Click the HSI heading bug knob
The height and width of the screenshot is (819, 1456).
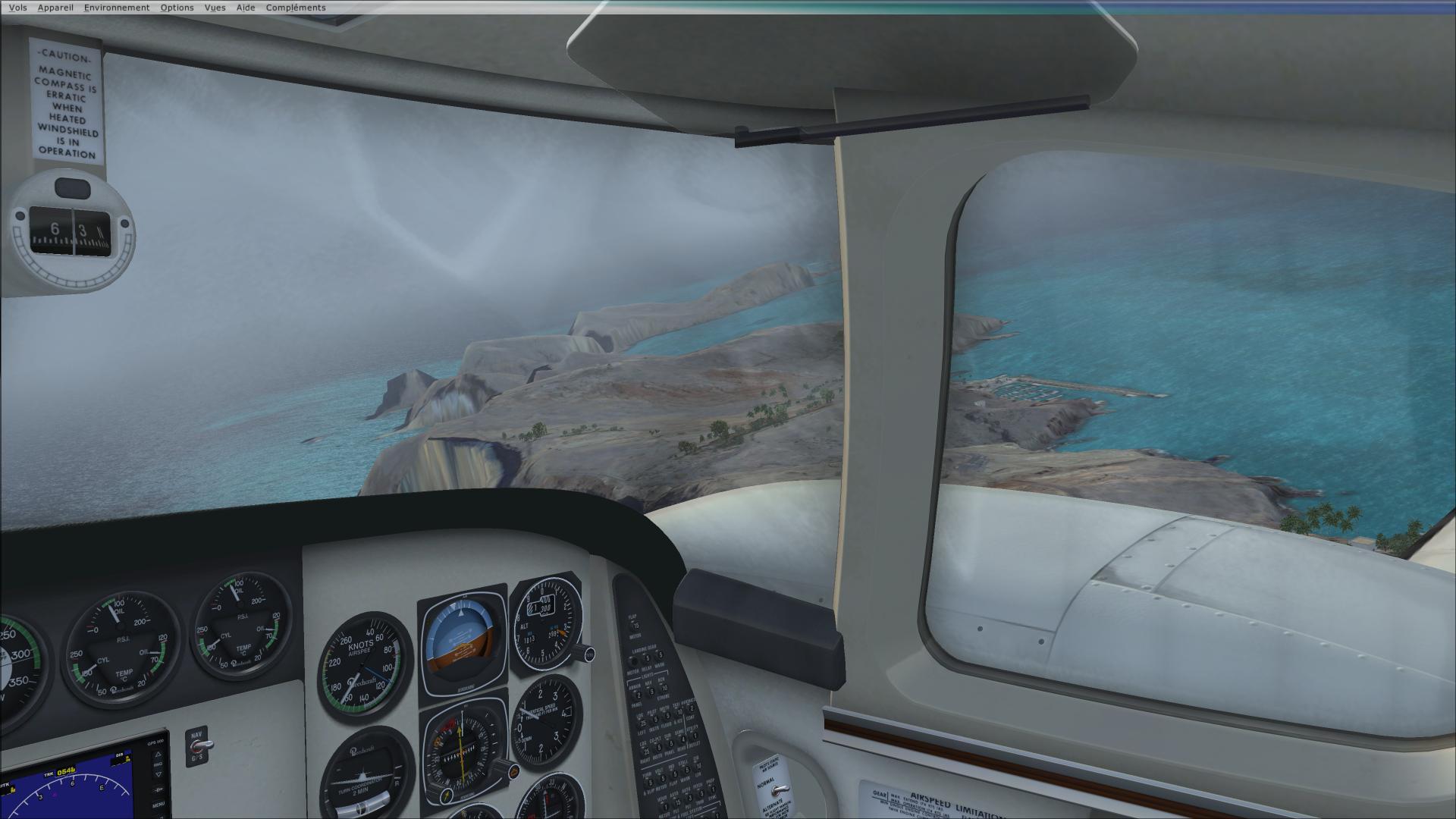coord(513,772)
